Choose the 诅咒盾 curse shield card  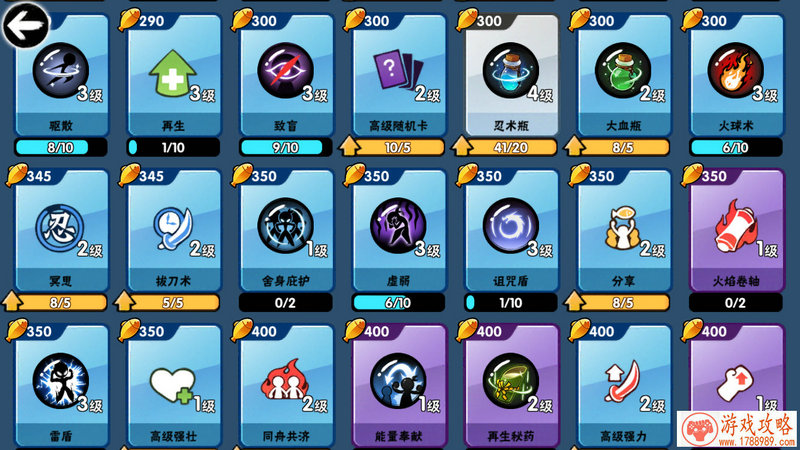511,230
